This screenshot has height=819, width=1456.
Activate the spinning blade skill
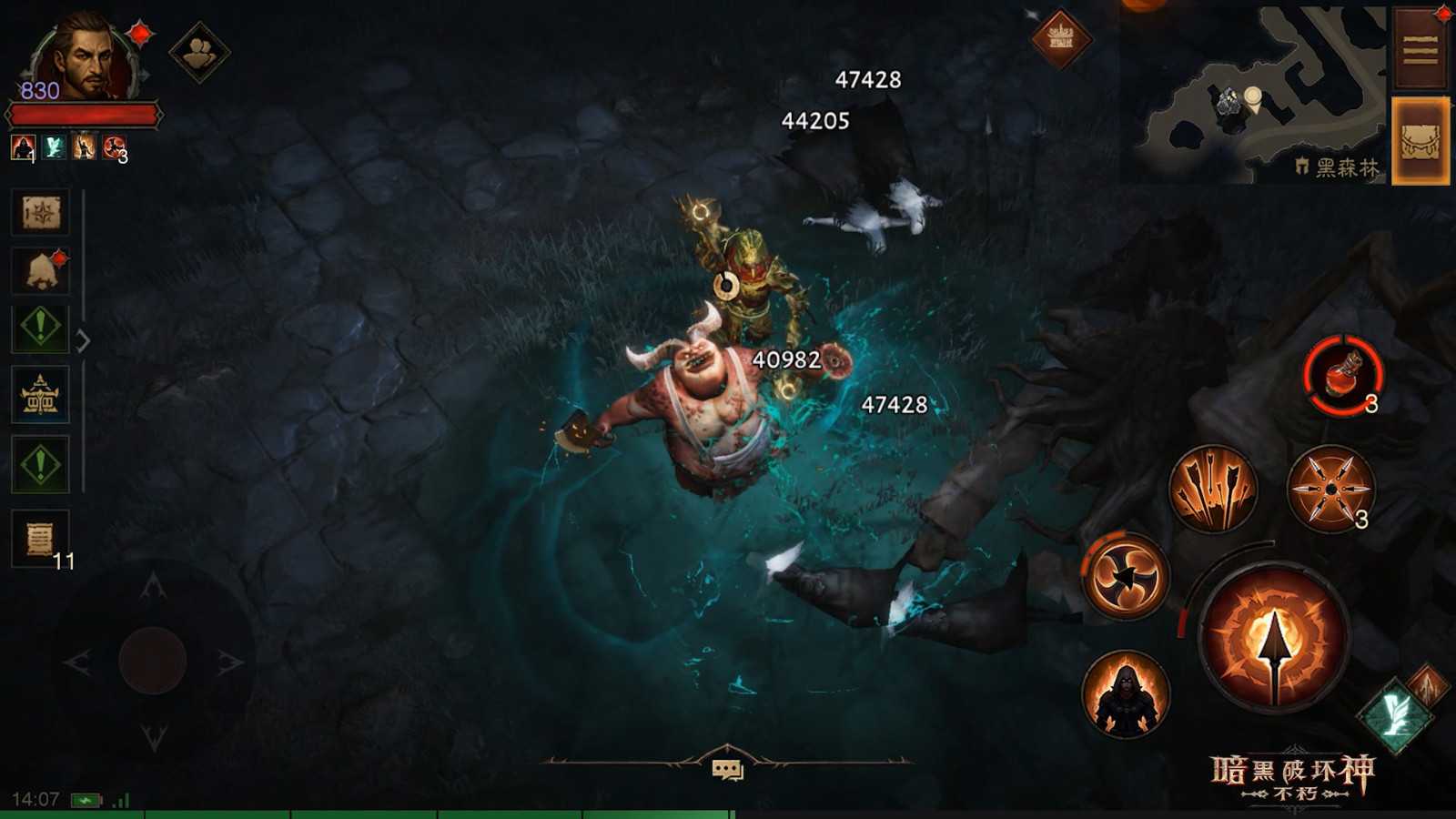click(x=1125, y=575)
